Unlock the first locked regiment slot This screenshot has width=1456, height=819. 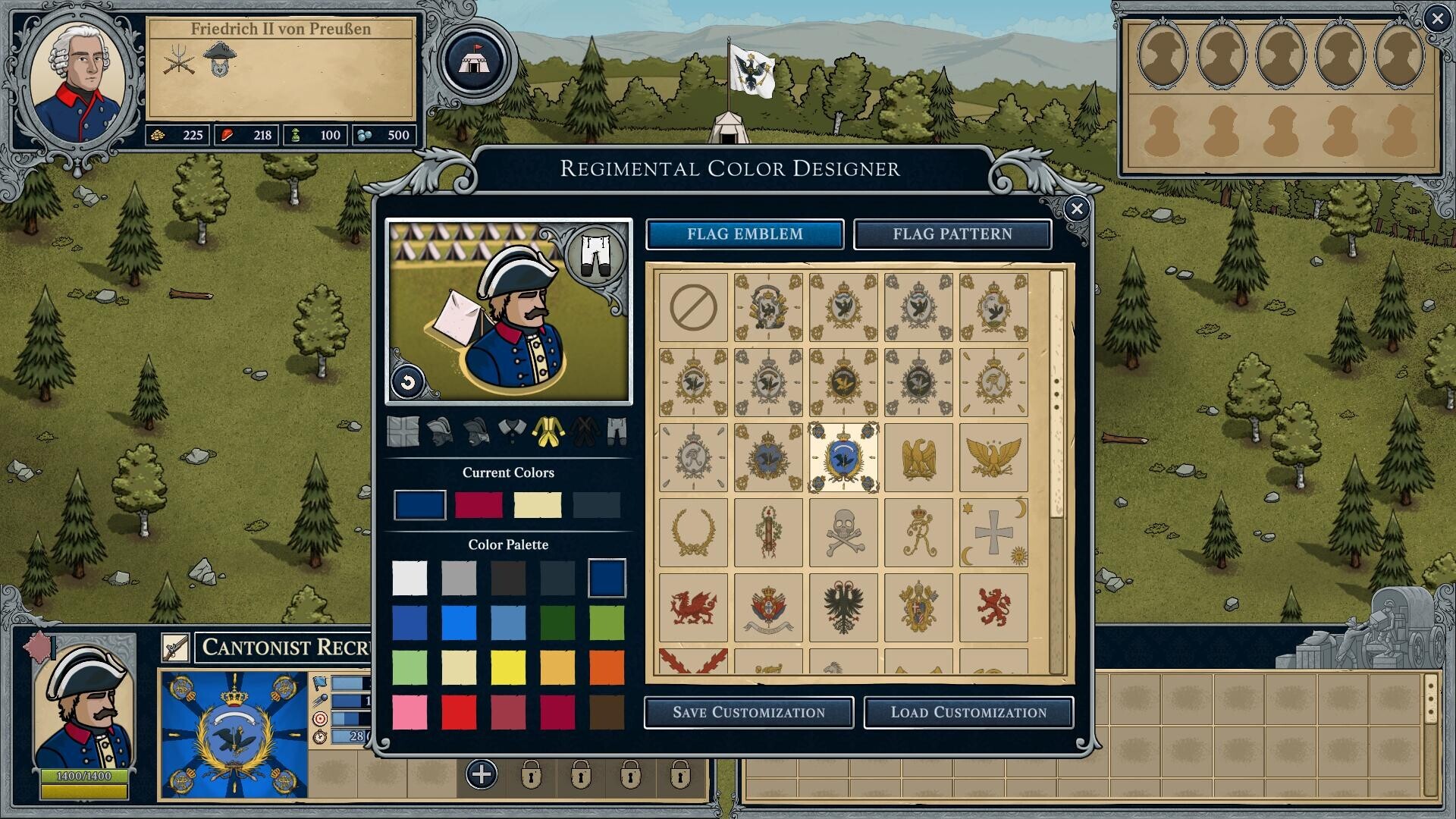531,777
